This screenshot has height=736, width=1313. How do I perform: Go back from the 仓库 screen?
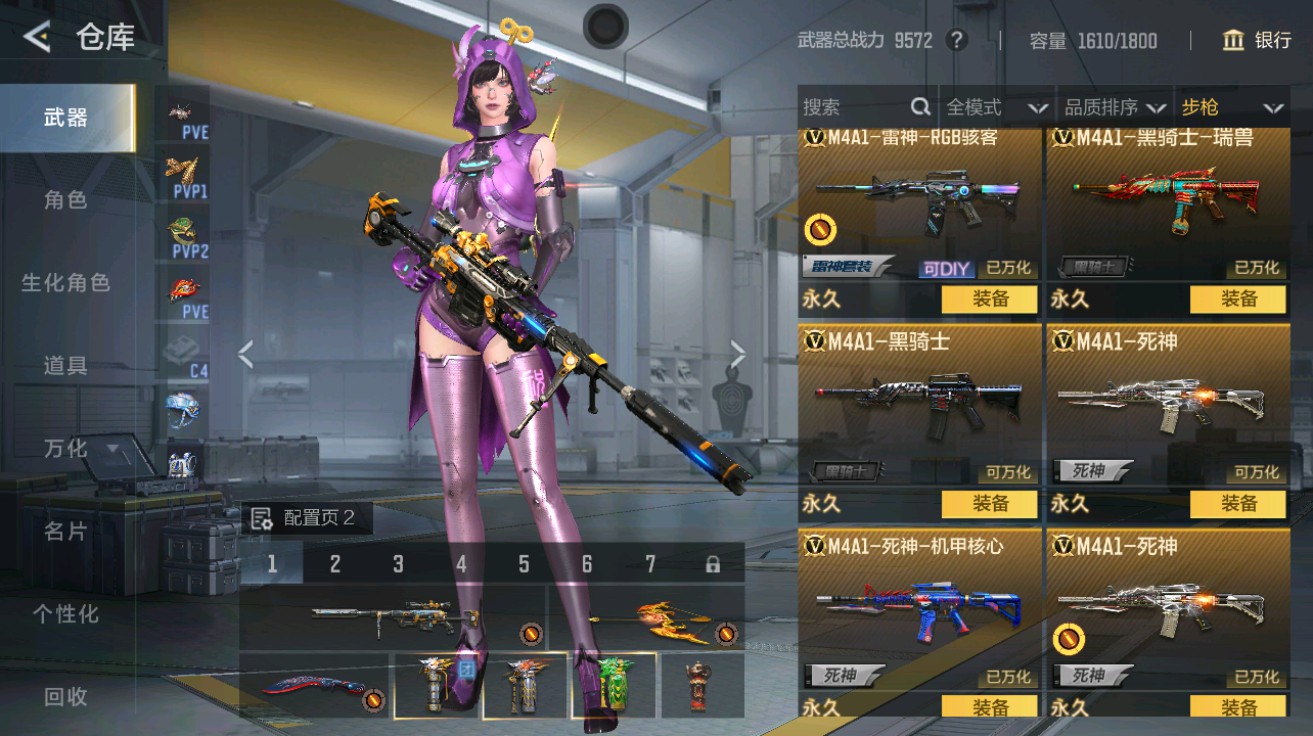coord(37,38)
